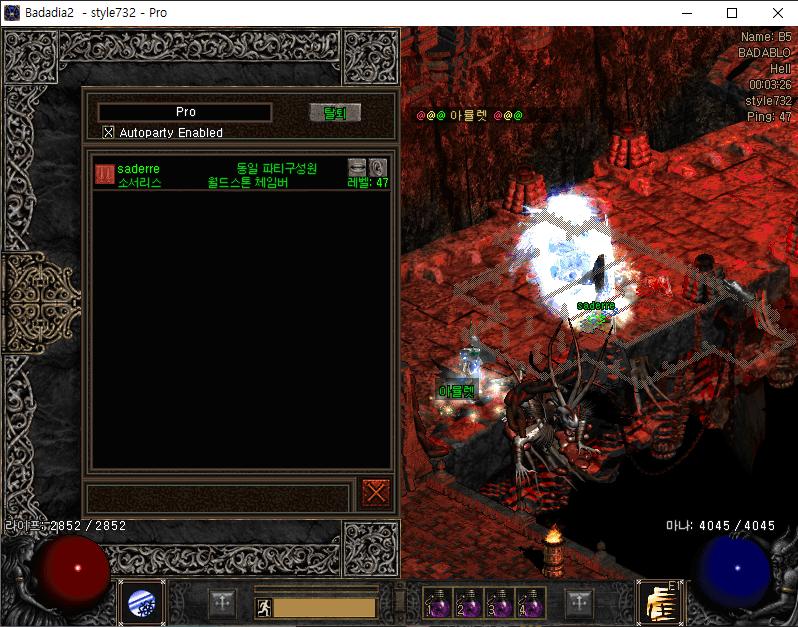Toggle the run/walk running man icon
Screen dimensions: 798x627
coord(262,607)
